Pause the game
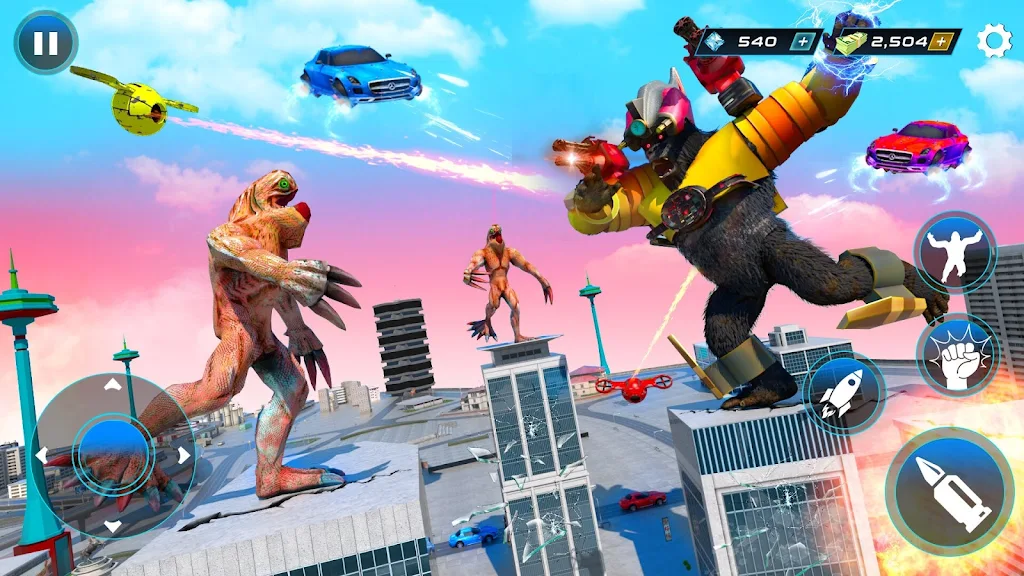The height and width of the screenshot is (576, 1024). (x=45, y=43)
